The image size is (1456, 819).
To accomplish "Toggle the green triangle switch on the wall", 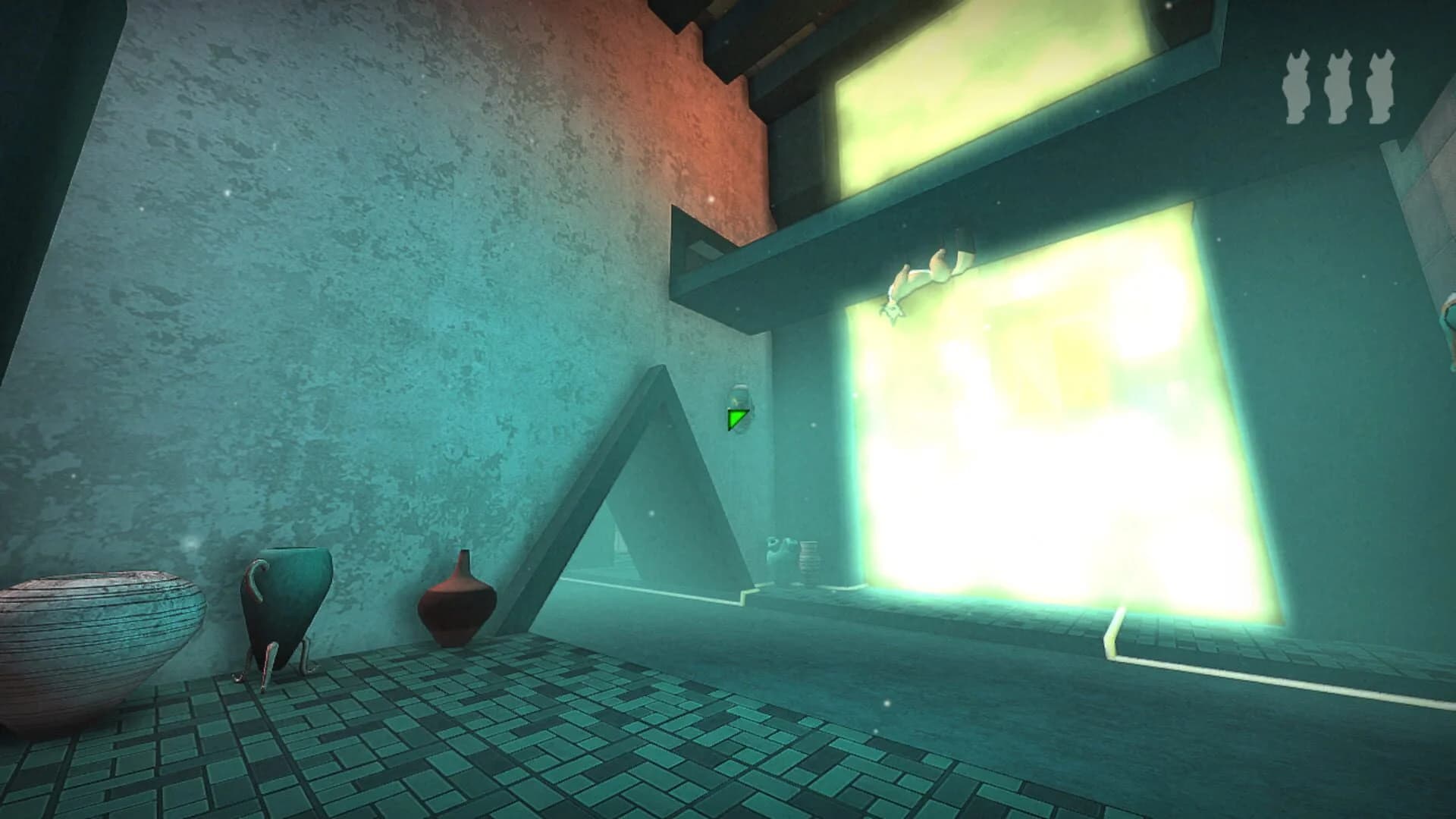I will pyautogui.click(x=736, y=418).
